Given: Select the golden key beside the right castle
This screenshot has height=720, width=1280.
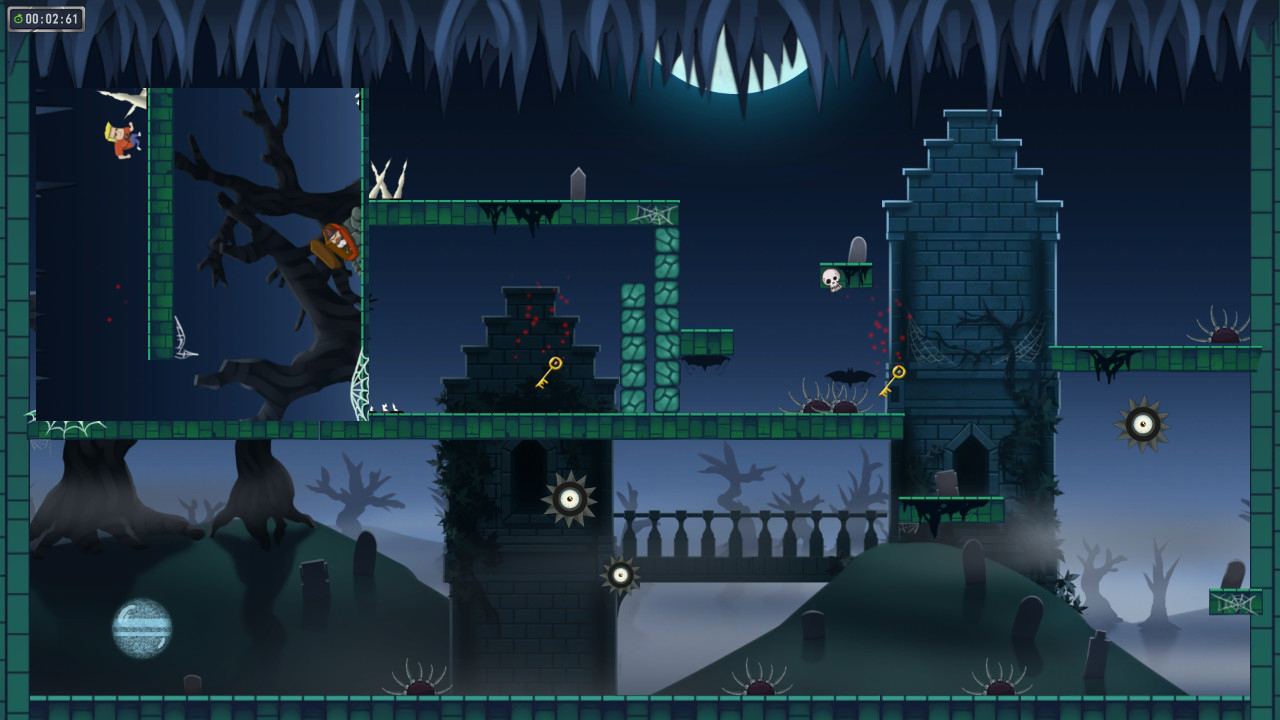Looking at the screenshot, I should pyautogui.click(x=895, y=380).
